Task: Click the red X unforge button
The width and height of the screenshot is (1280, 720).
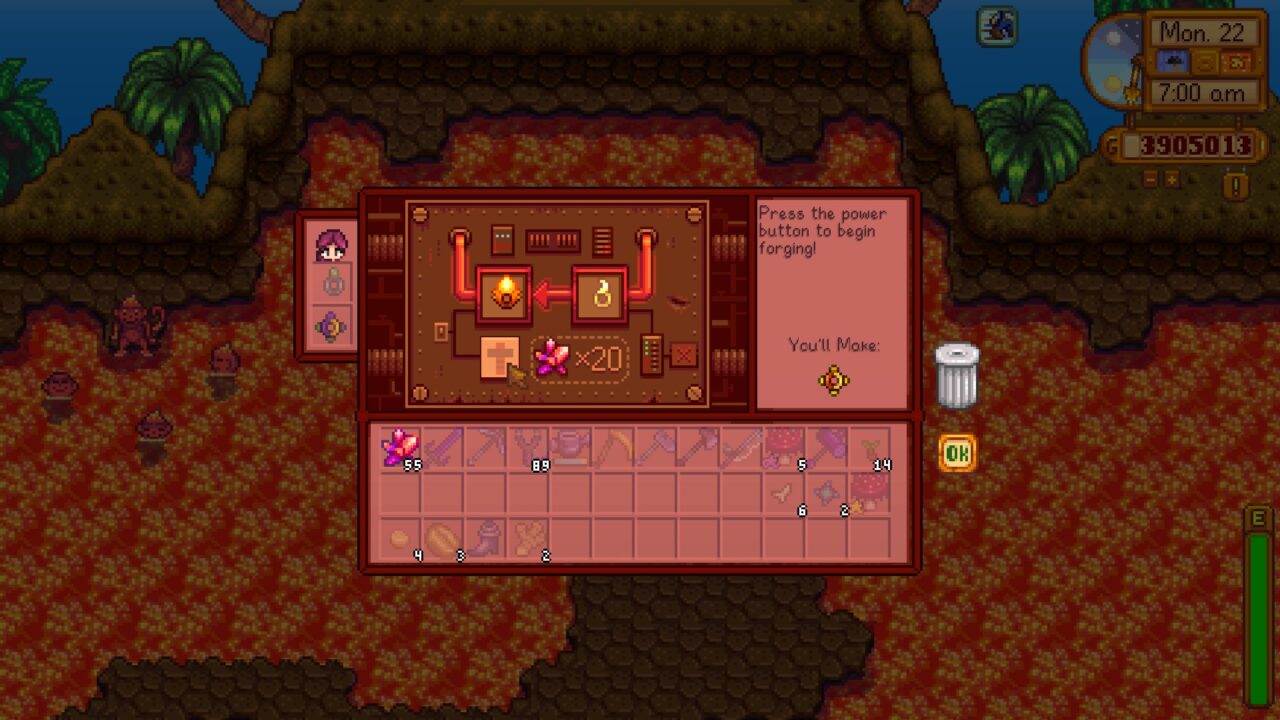Action: coord(685,356)
